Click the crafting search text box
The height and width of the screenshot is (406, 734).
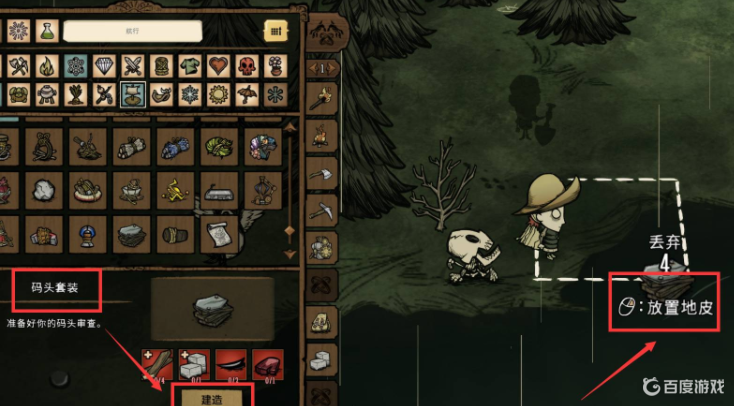click(x=132, y=32)
